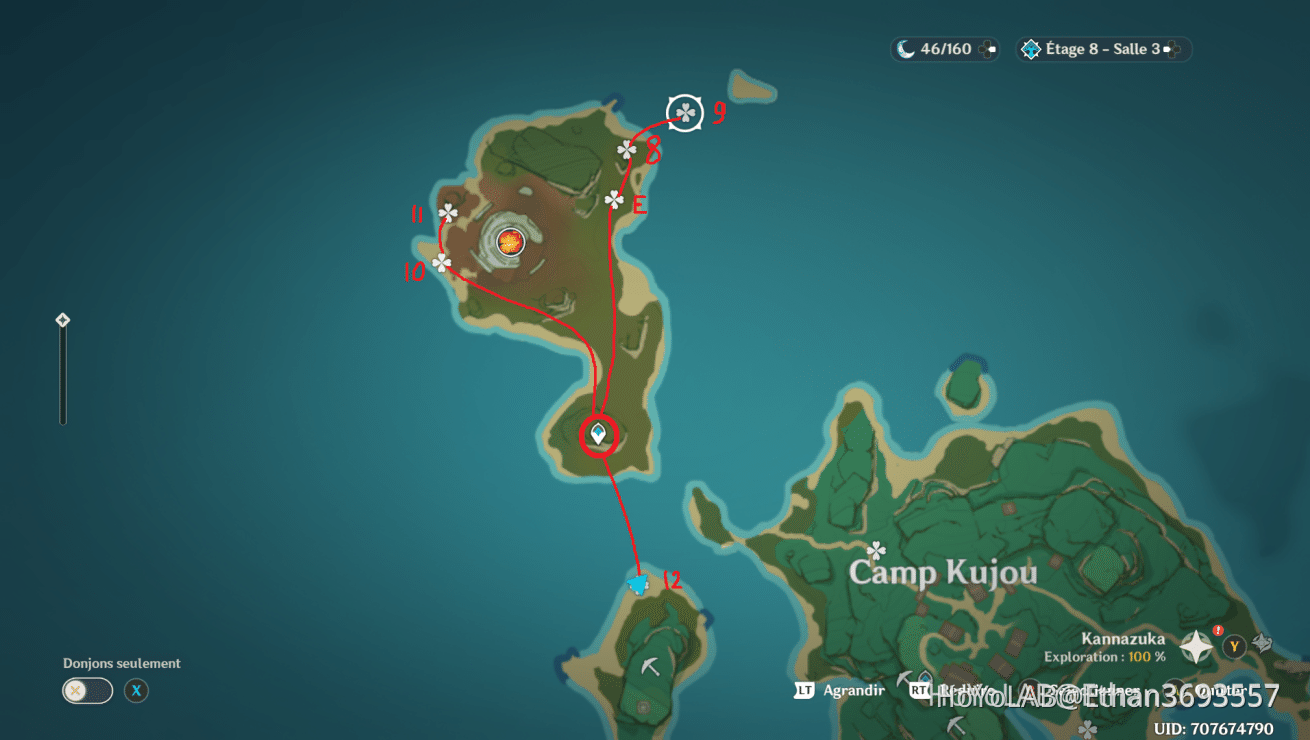Open the domain icon beside Étage 8 – Salle 3

pos(1033,48)
